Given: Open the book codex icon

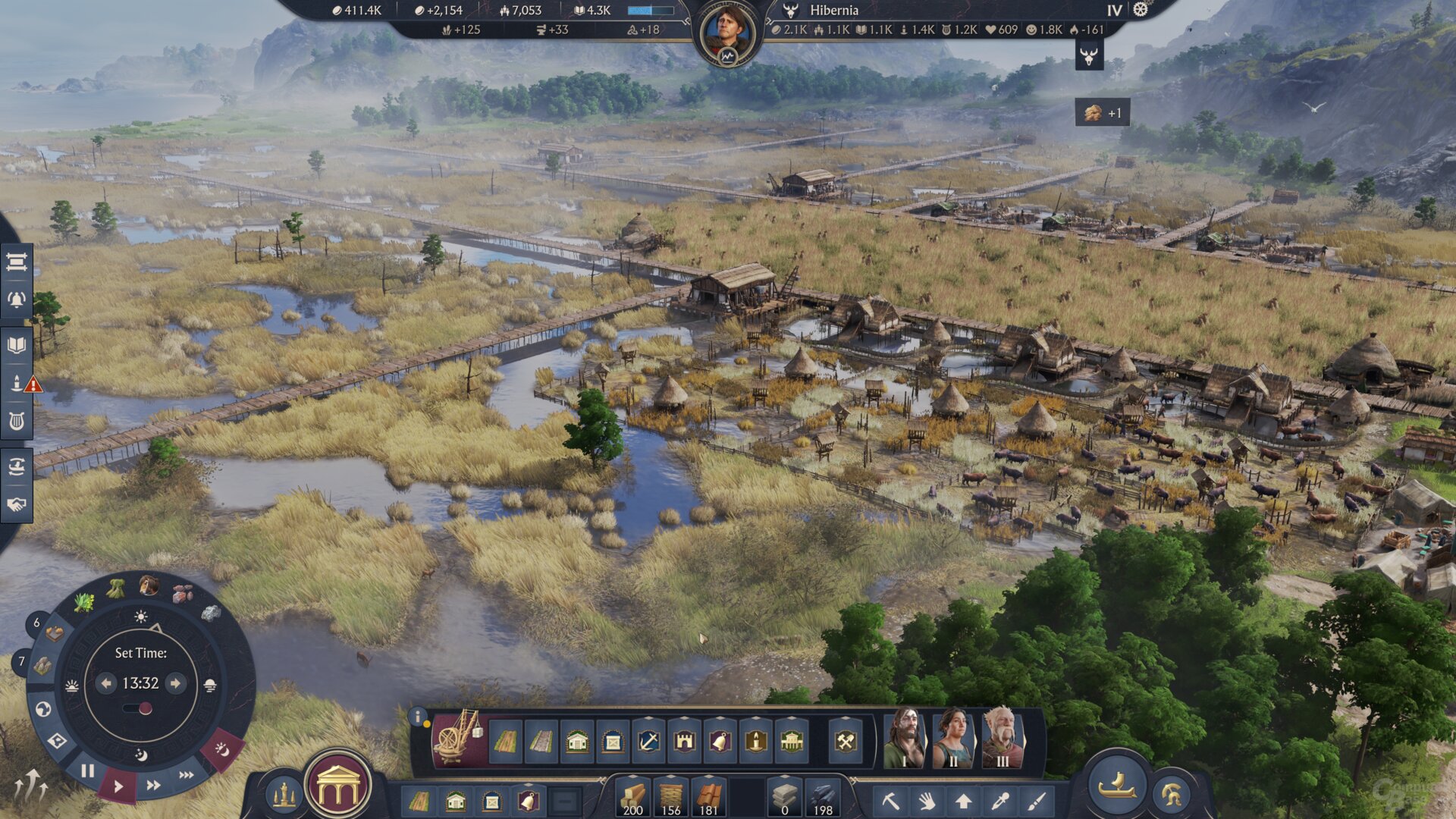Looking at the screenshot, I should pyautogui.click(x=17, y=346).
